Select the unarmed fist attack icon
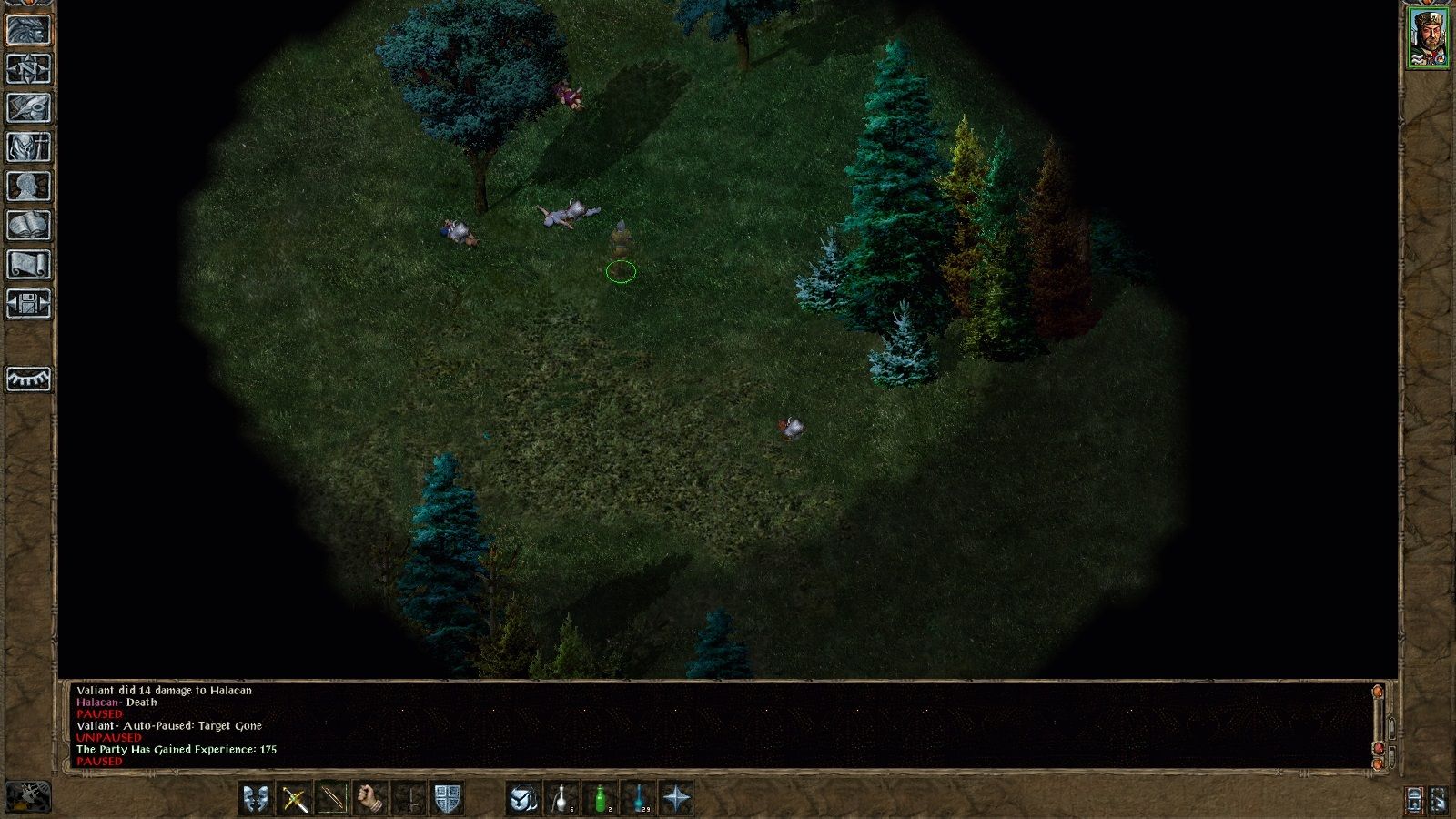 [367, 798]
